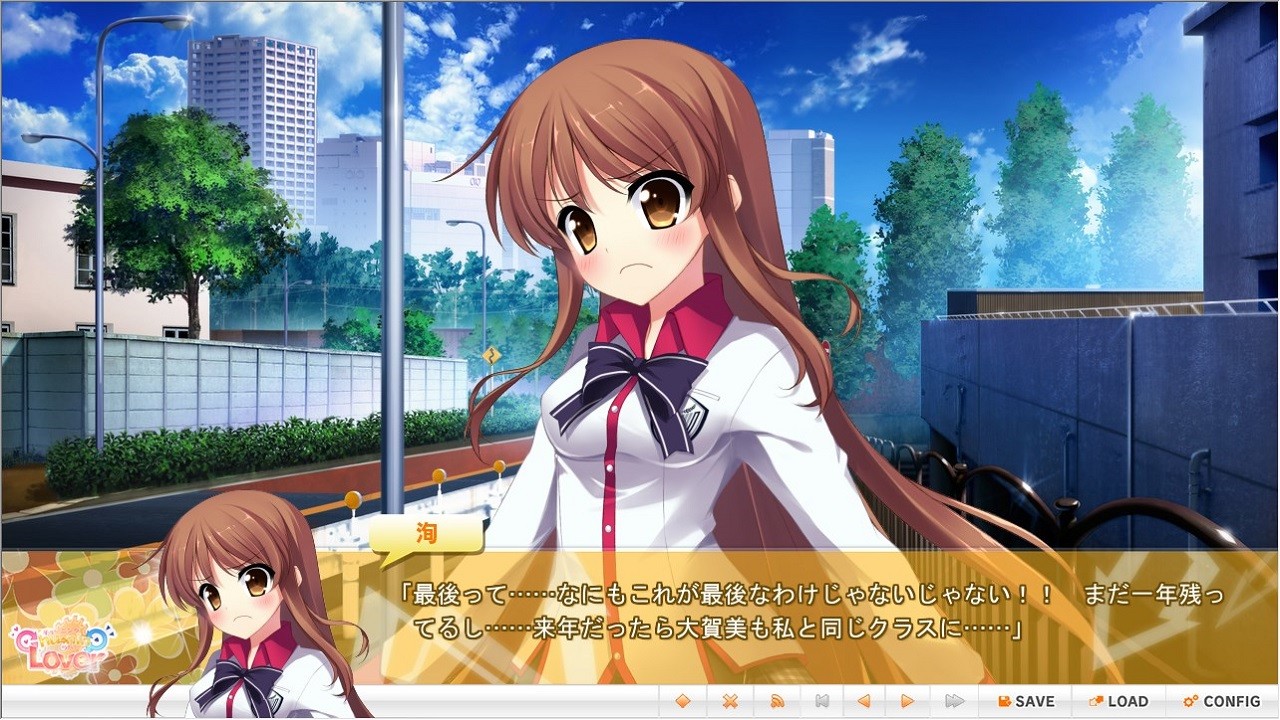Image resolution: width=1280 pixels, height=720 pixels.
Task: Activate skip mode with the fast-forward icon
Action: [952, 701]
